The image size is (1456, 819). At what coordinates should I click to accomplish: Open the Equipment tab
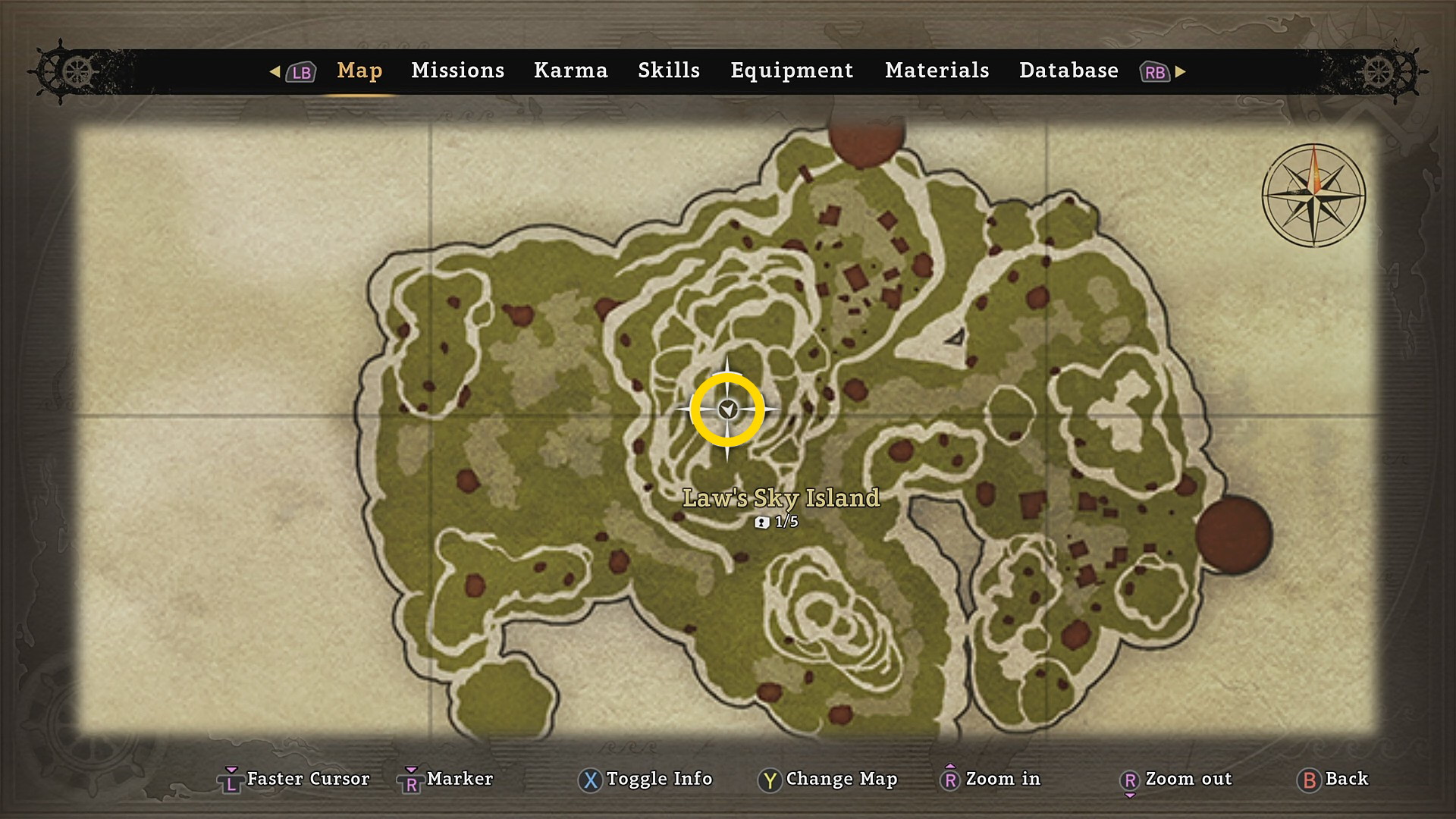792,71
